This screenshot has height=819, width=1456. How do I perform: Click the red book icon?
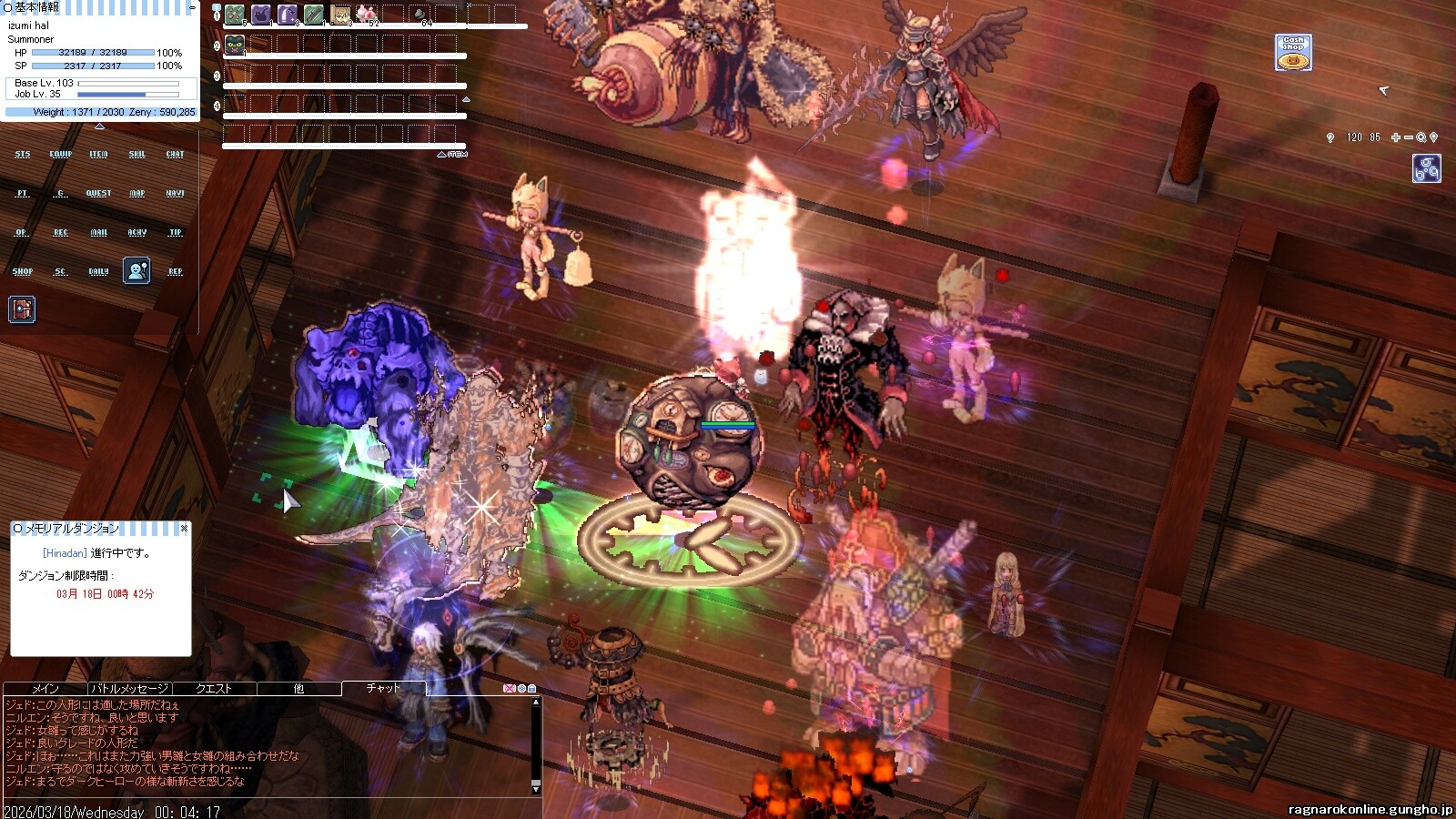22,309
